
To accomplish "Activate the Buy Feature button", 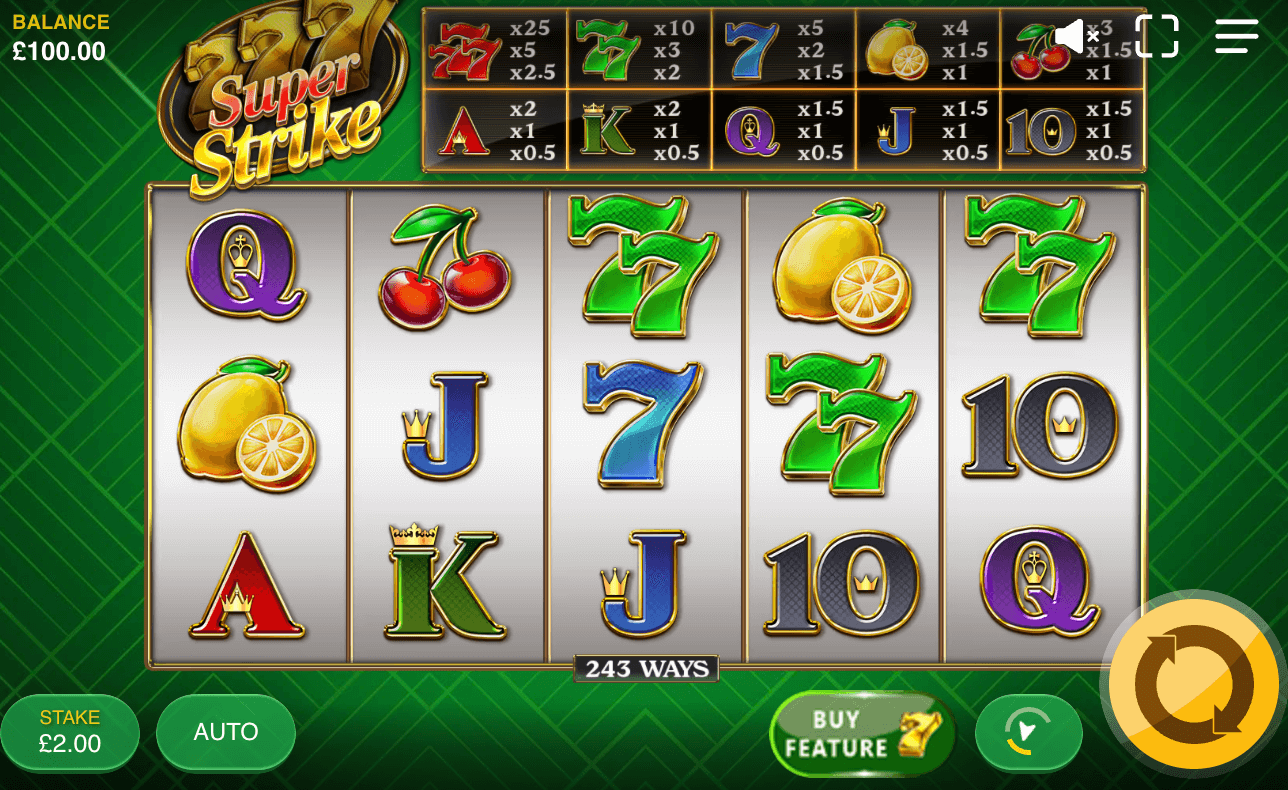I will click(x=861, y=734).
